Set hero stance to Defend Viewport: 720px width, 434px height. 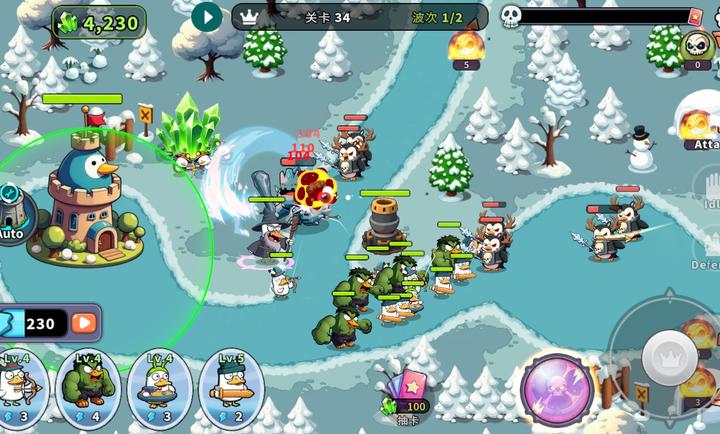[x=706, y=250]
